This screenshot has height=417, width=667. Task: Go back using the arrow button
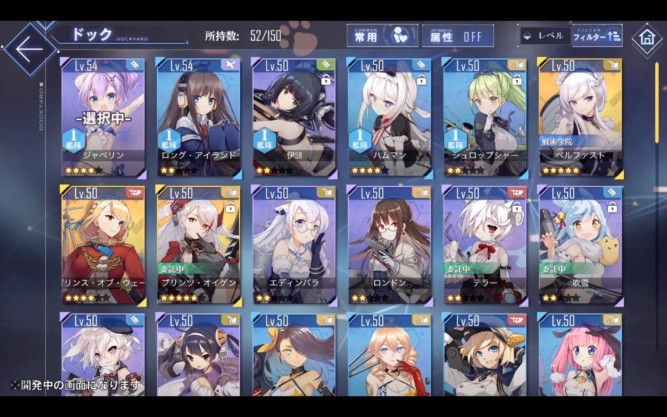click(x=29, y=47)
